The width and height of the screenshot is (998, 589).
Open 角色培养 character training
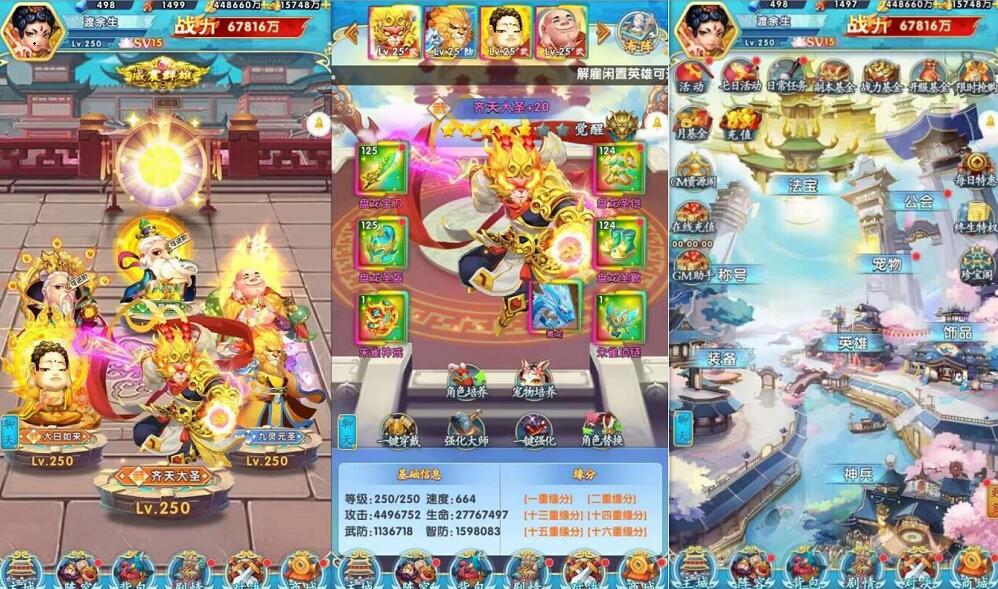[x=467, y=381]
